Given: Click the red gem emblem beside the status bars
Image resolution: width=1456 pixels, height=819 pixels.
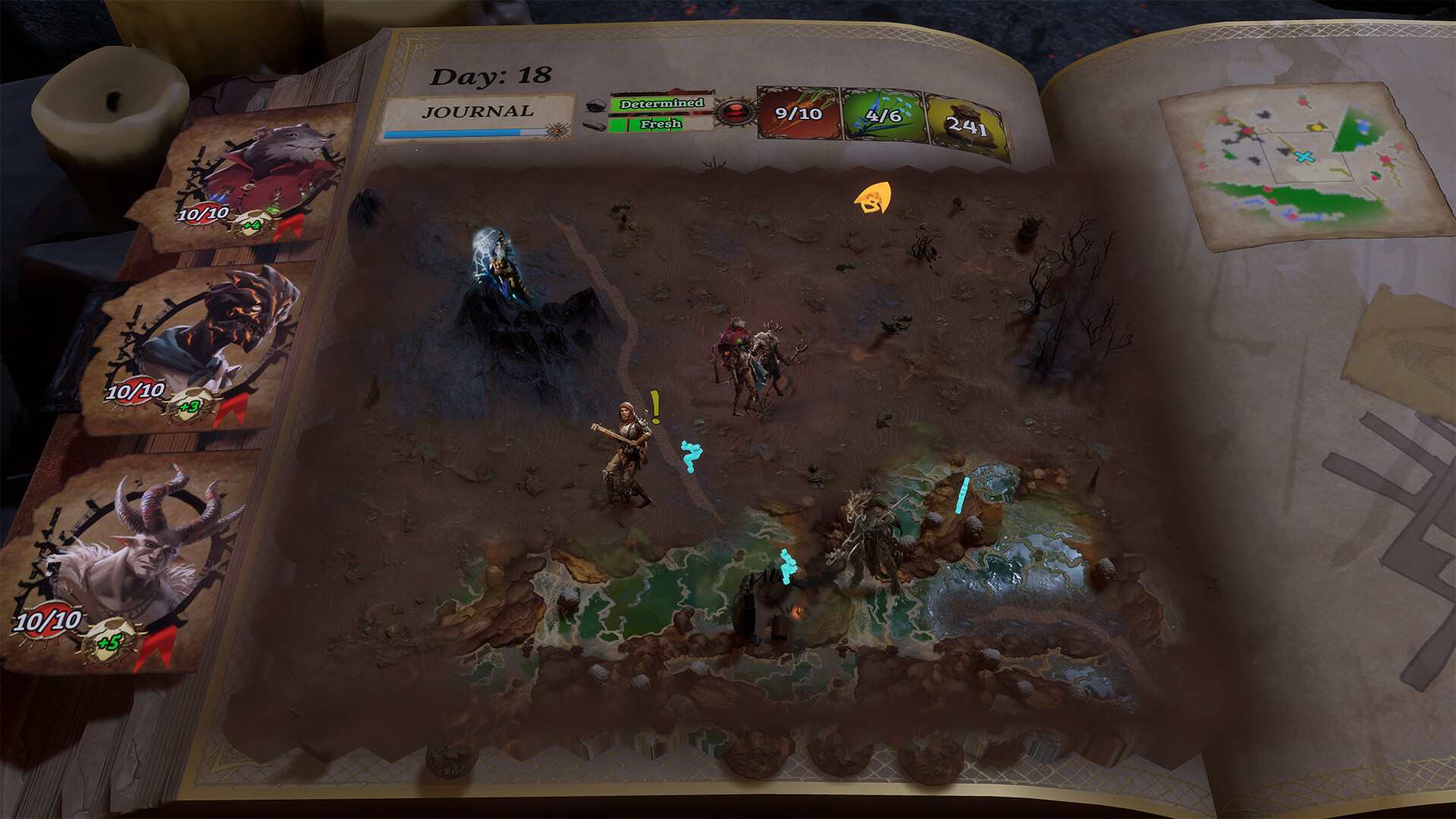Looking at the screenshot, I should point(733,112).
